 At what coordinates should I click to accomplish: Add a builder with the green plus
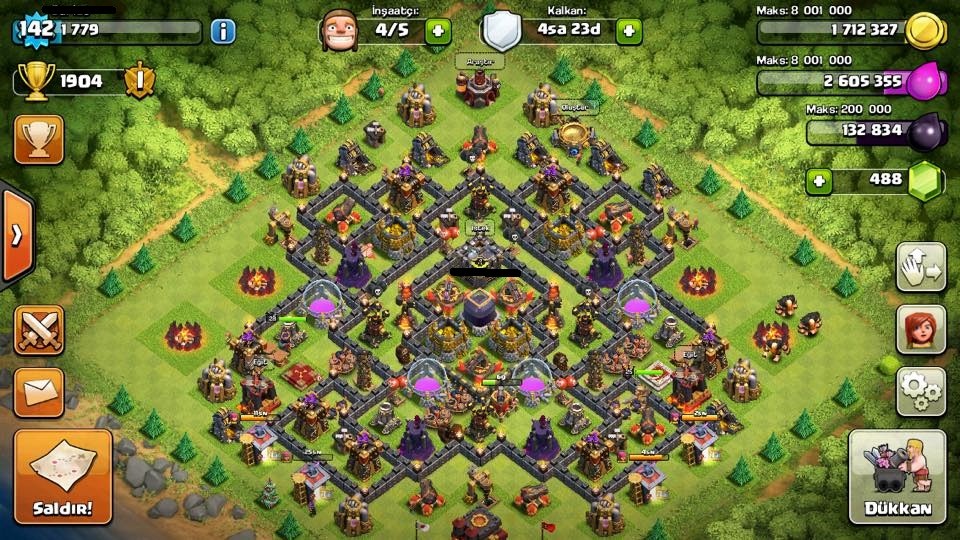tap(438, 31)
